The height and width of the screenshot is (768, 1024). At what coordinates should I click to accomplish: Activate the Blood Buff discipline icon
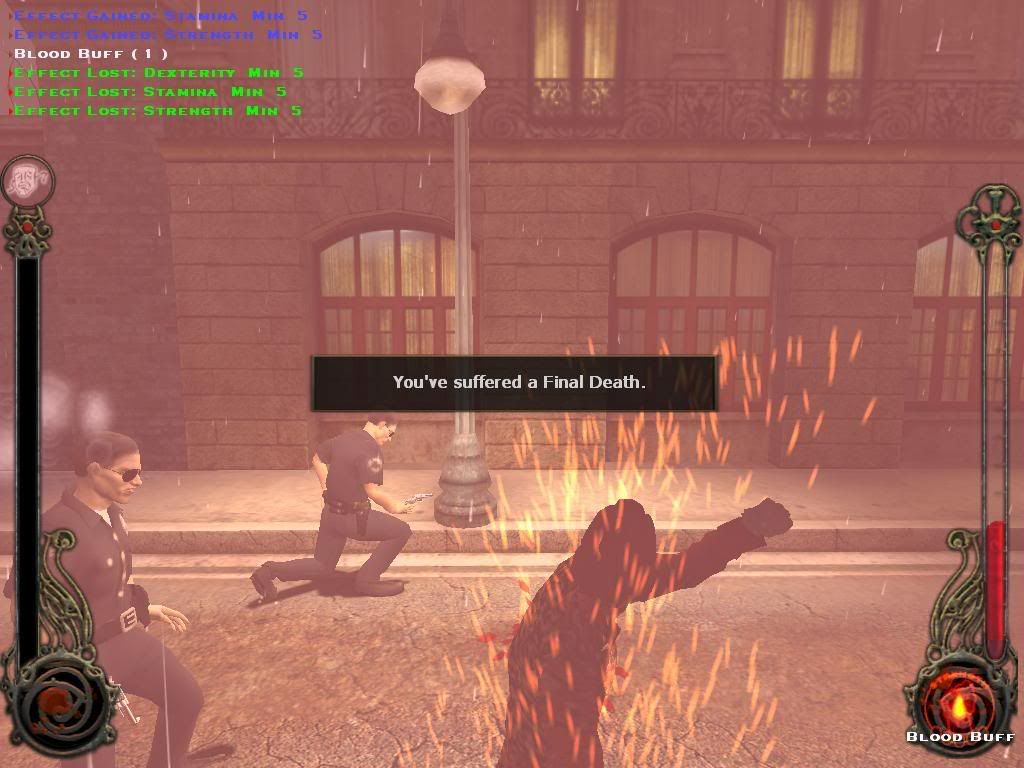(960, 701)
